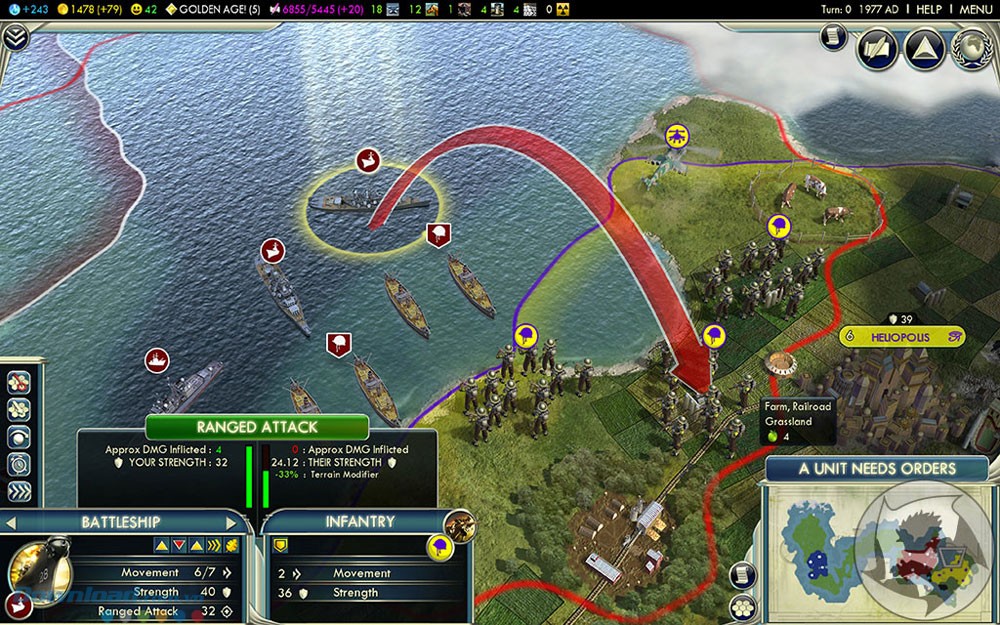Open the diplomacy globe with laurels
The image size is (1000, 625).
point(971,50)
